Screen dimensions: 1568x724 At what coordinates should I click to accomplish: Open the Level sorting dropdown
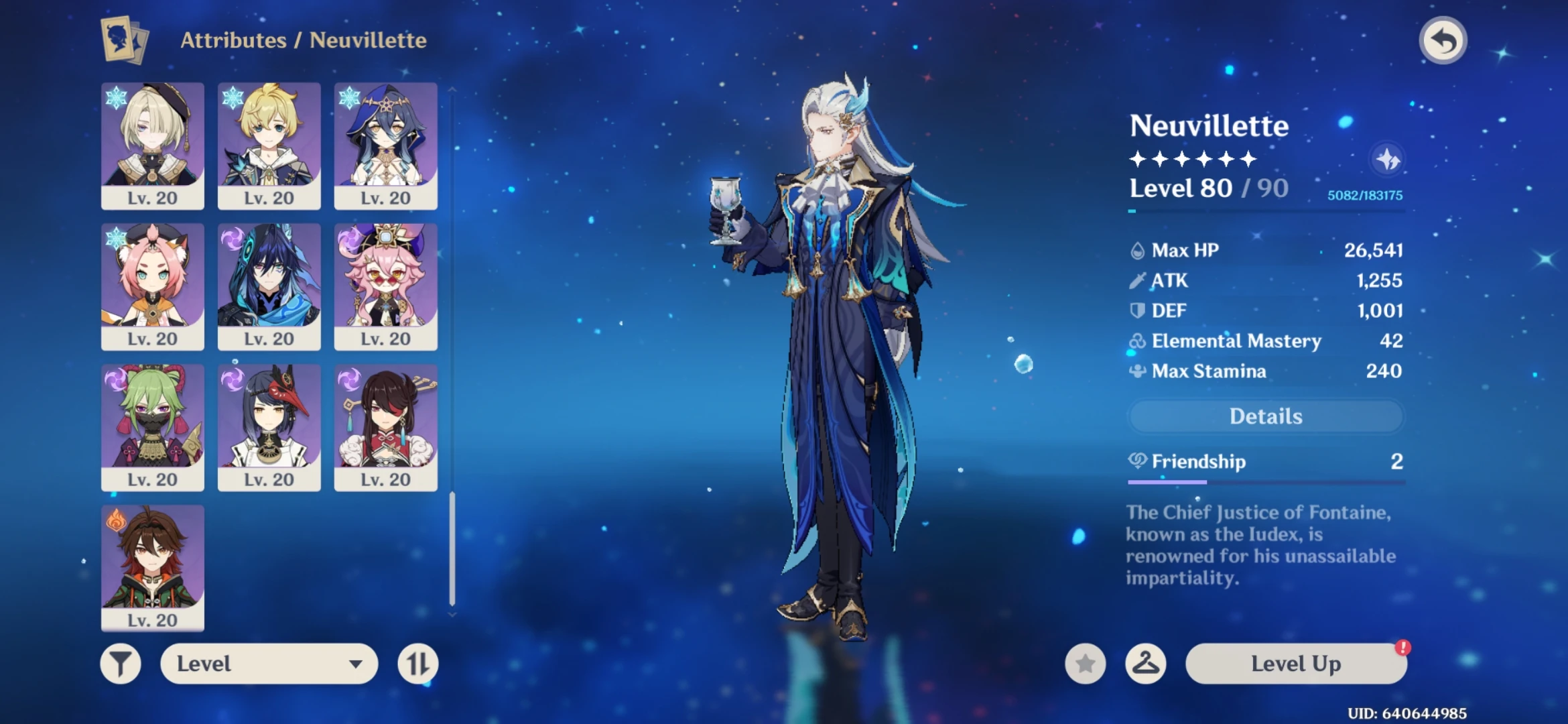pos(268,664)
